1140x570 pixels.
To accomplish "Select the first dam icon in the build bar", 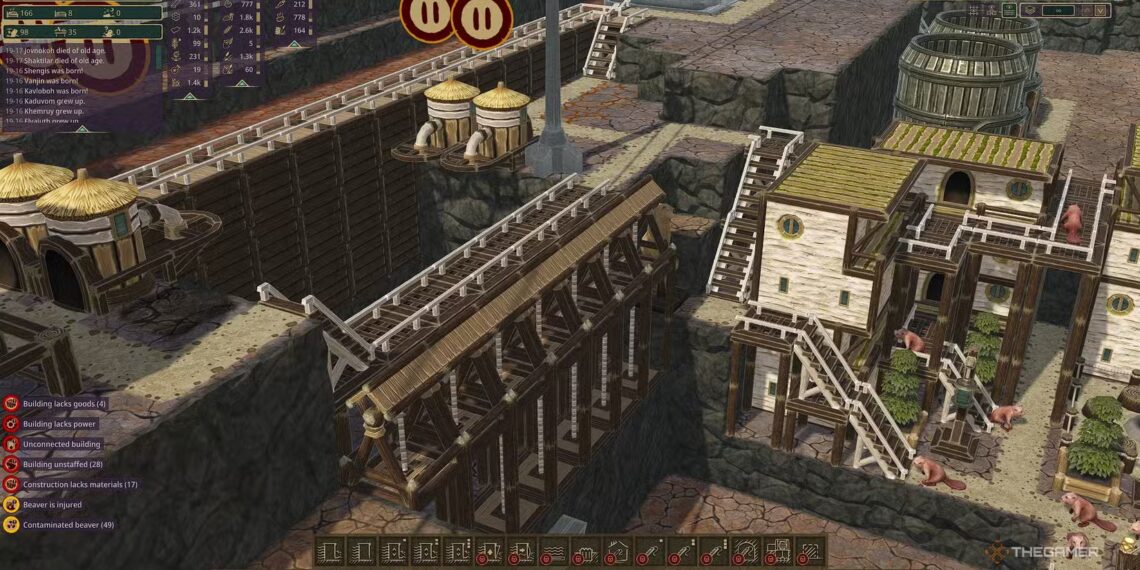I will (x=330, y=550).
